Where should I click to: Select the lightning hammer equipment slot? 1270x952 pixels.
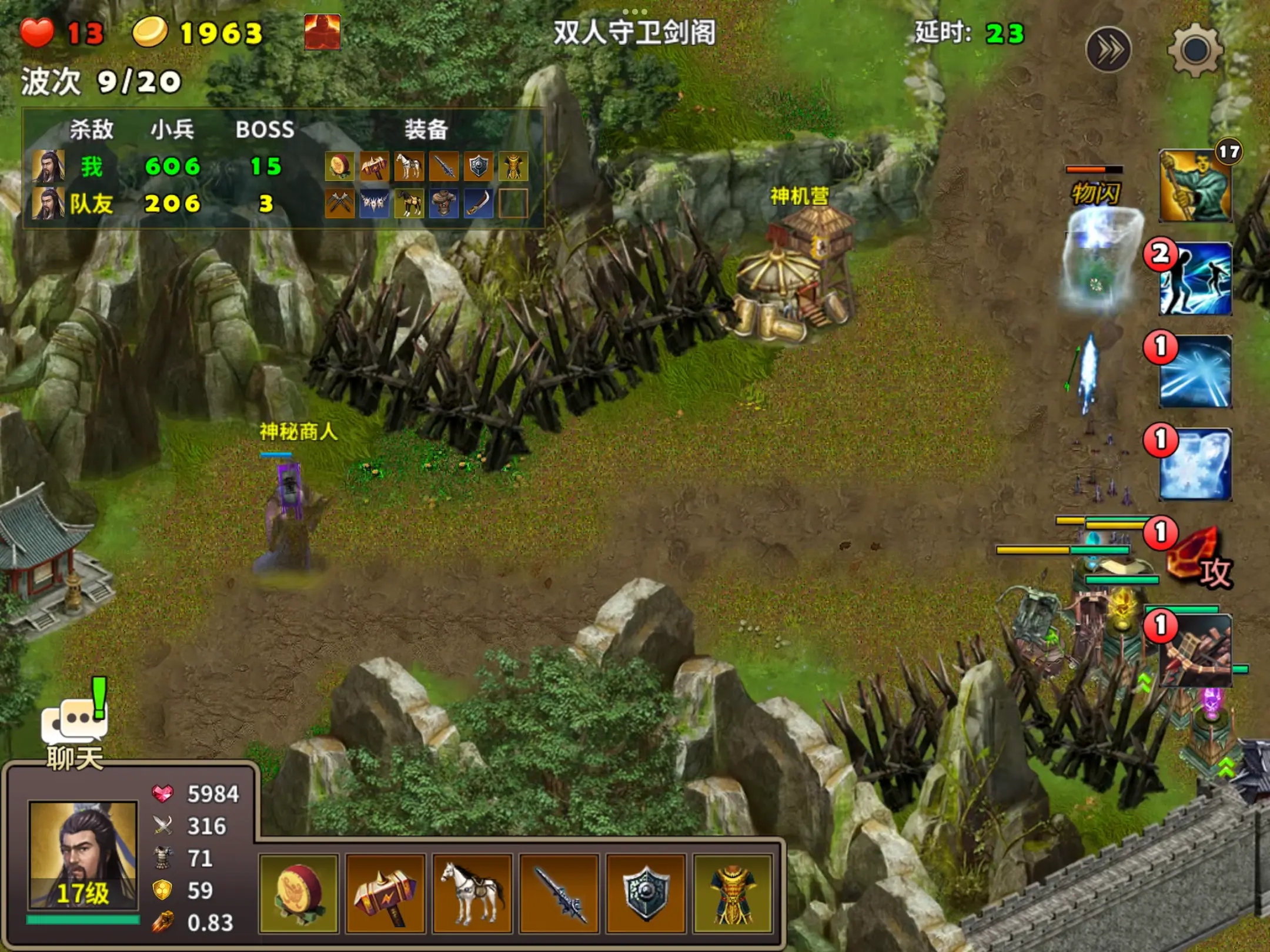(385, 894)
